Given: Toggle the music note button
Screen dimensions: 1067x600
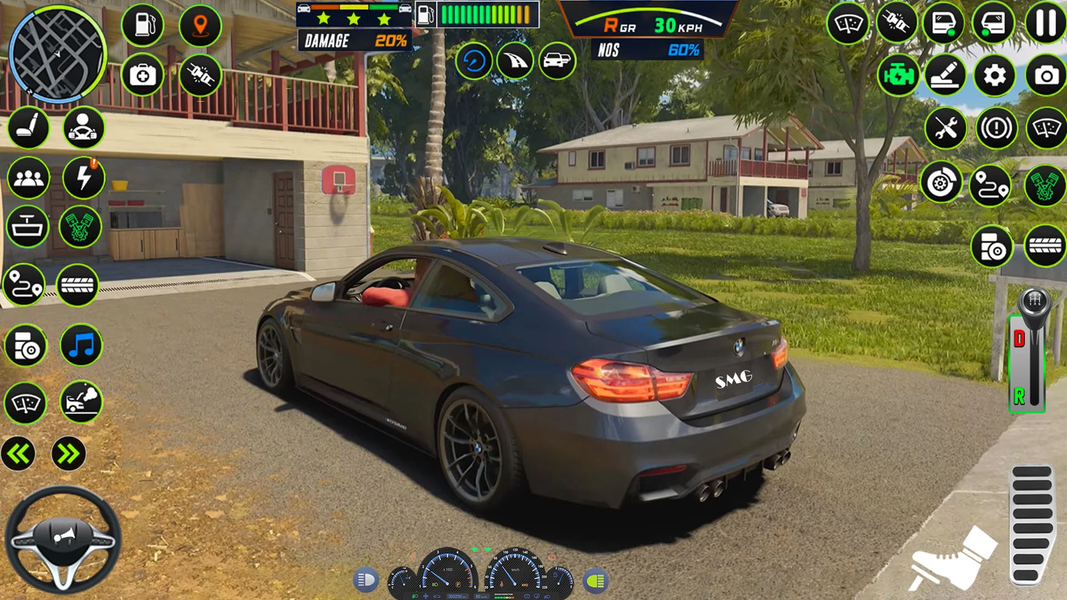Looking at the screenshot, I should point(81,346).
